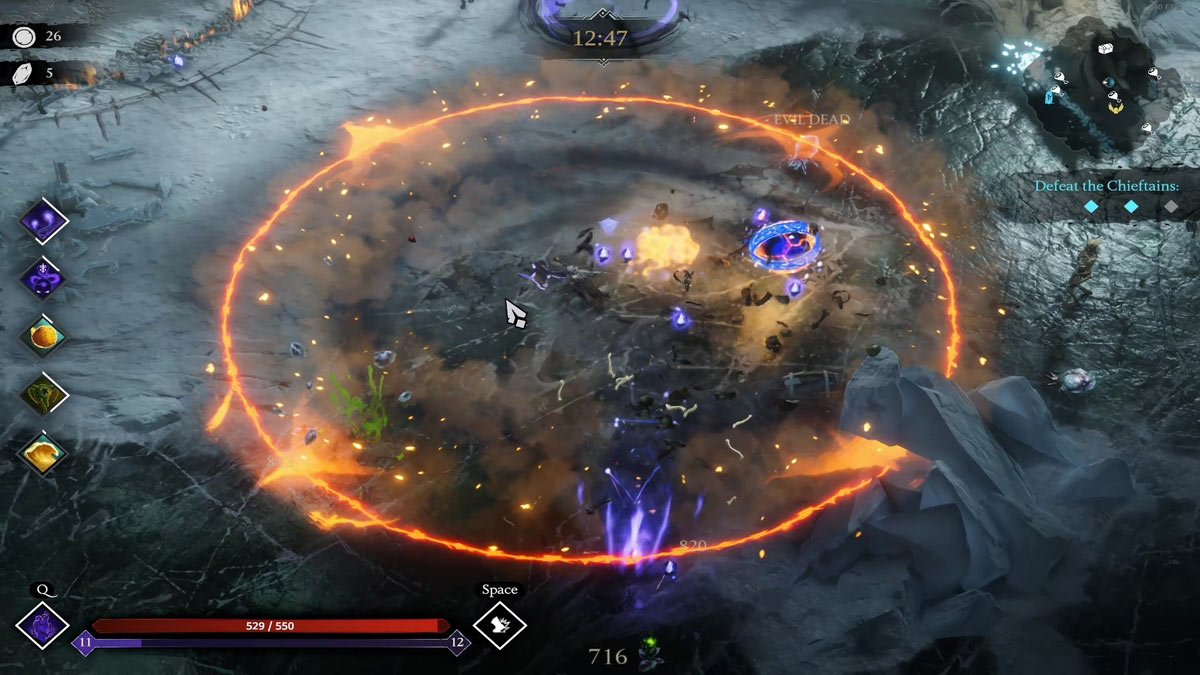1200x675 pixels.
Task: Select the golden wave ability icon
Action: coord(44,452)
